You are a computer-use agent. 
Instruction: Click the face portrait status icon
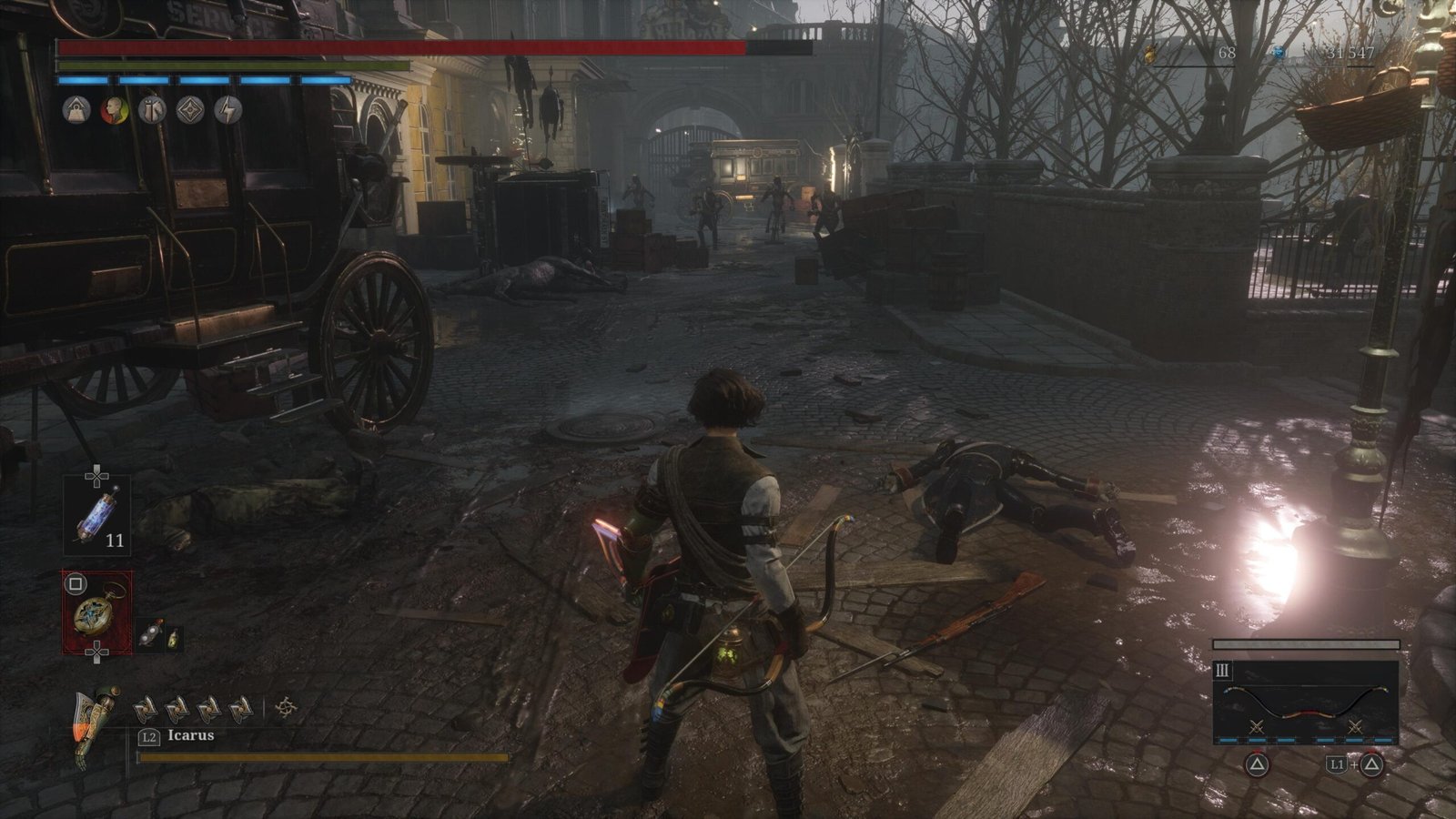tap(114, 110)
